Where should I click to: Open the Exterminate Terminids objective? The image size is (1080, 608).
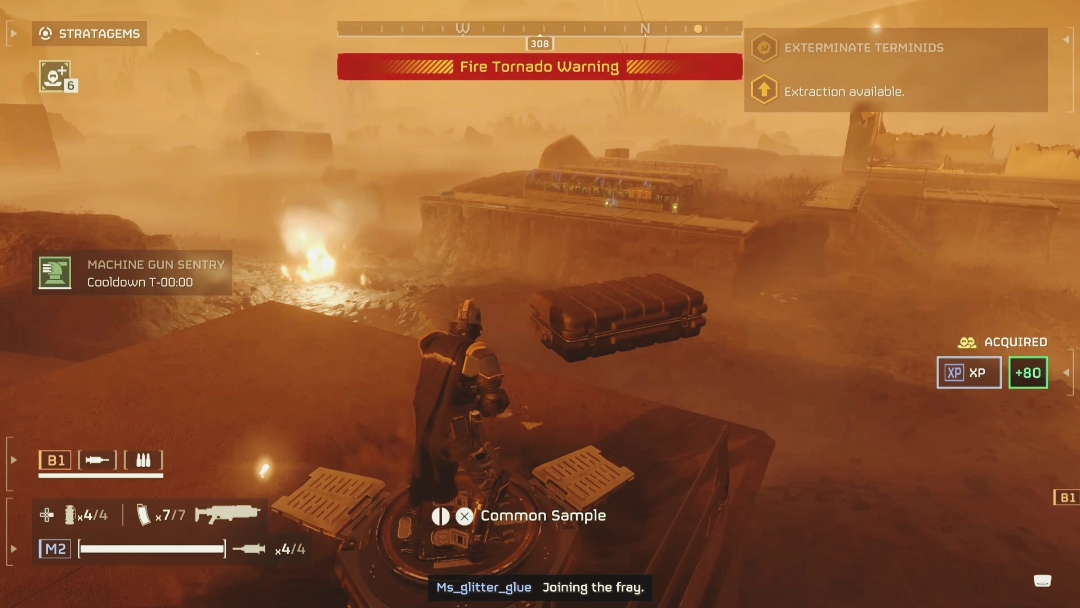pyautogui.click(x=863, y=47)
